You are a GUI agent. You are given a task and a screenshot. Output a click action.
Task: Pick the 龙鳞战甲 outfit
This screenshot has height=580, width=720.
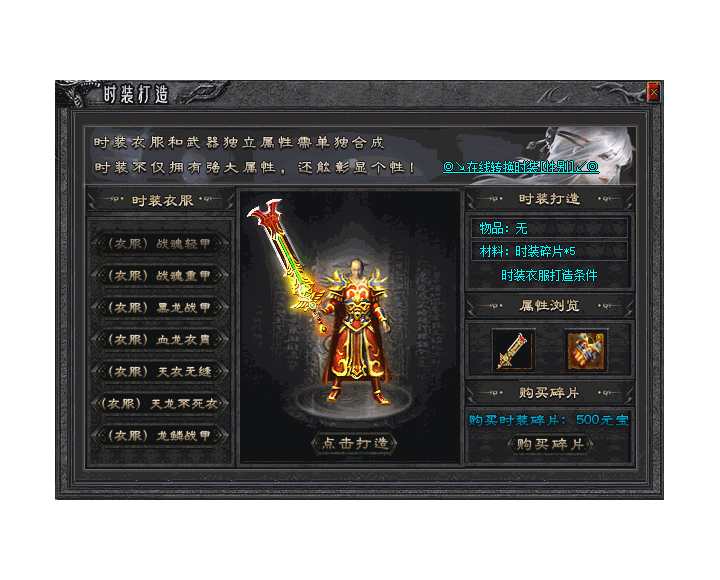point(161,436)
